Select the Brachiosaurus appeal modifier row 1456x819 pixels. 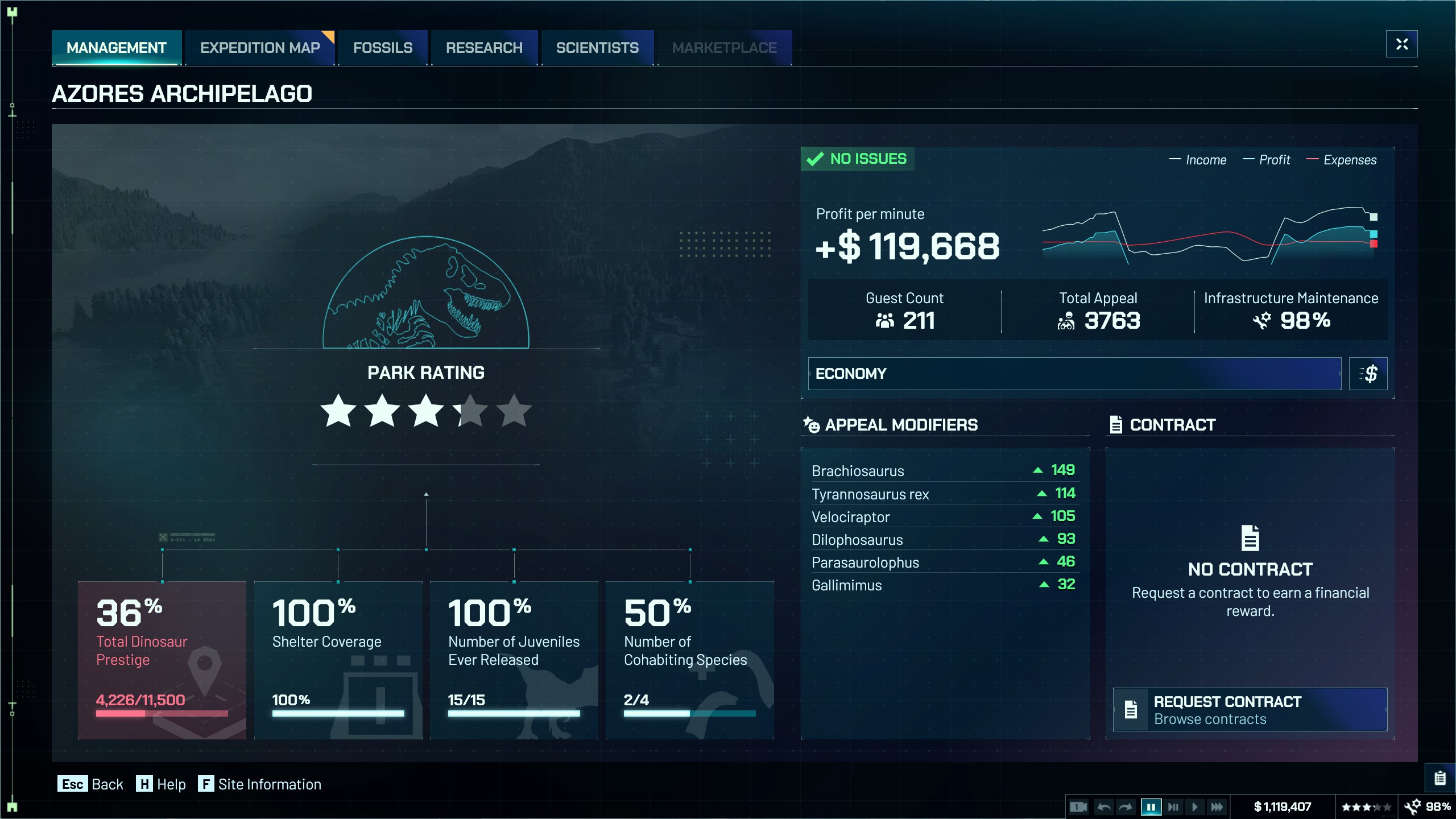point(943,470)
